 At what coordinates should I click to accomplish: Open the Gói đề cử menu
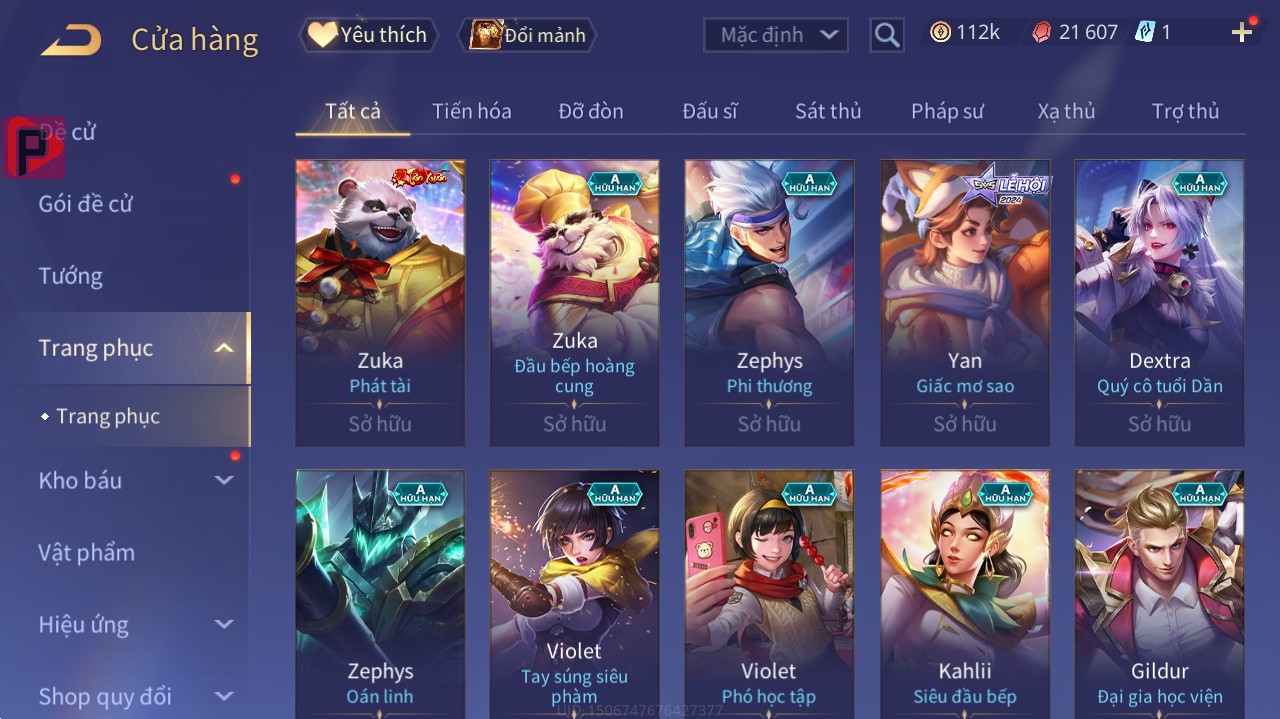click(x=86, y=204)
